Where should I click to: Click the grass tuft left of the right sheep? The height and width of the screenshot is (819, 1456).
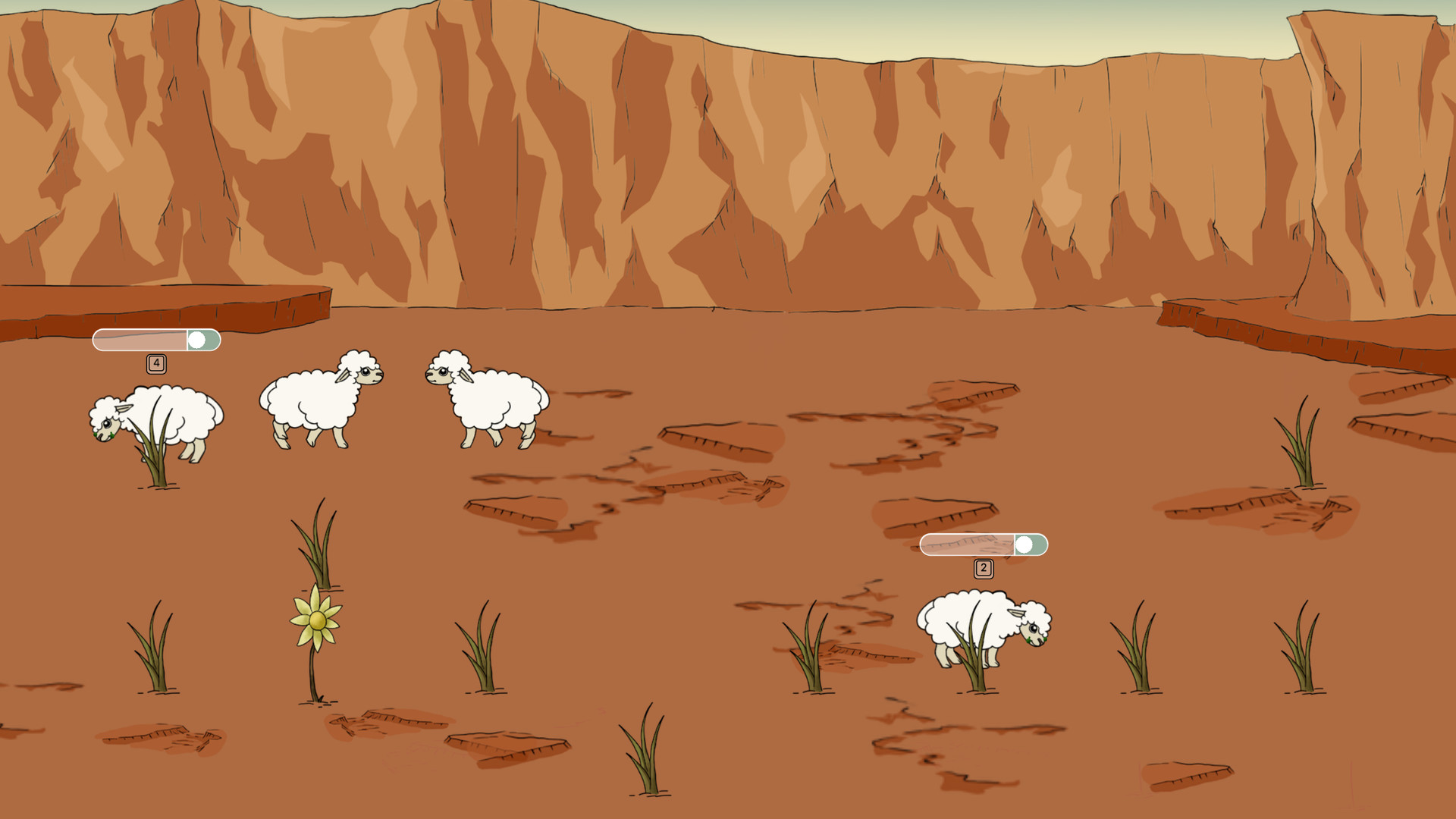pyautogui.click(x=811, y=652)
